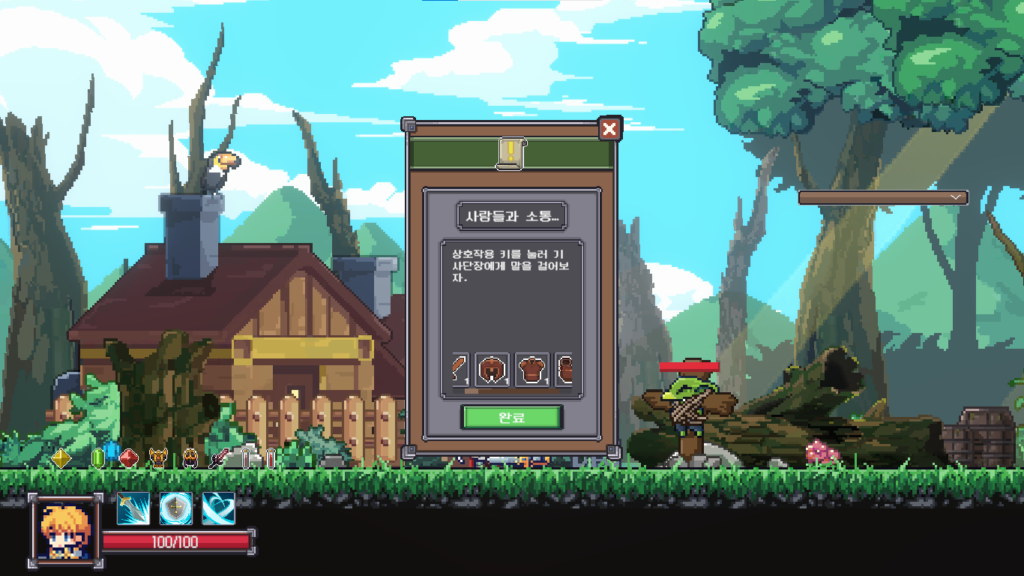Activate the glowing shield skill
This screenshot has width=1024, height=576.
(176, 508)
